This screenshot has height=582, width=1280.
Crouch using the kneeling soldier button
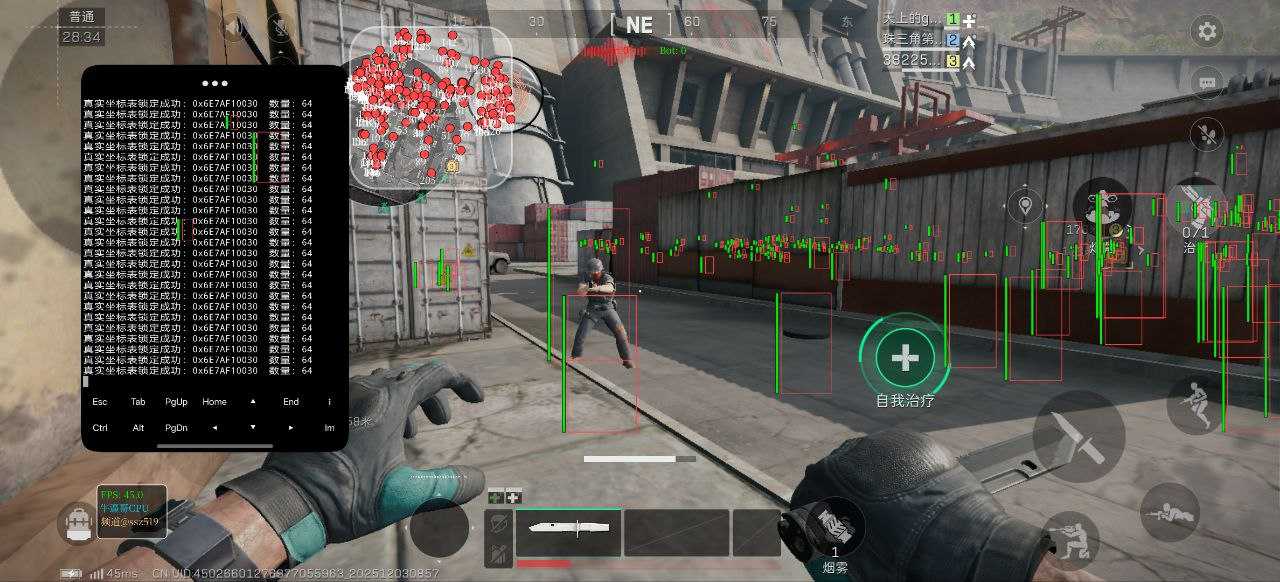[1069, 540]
